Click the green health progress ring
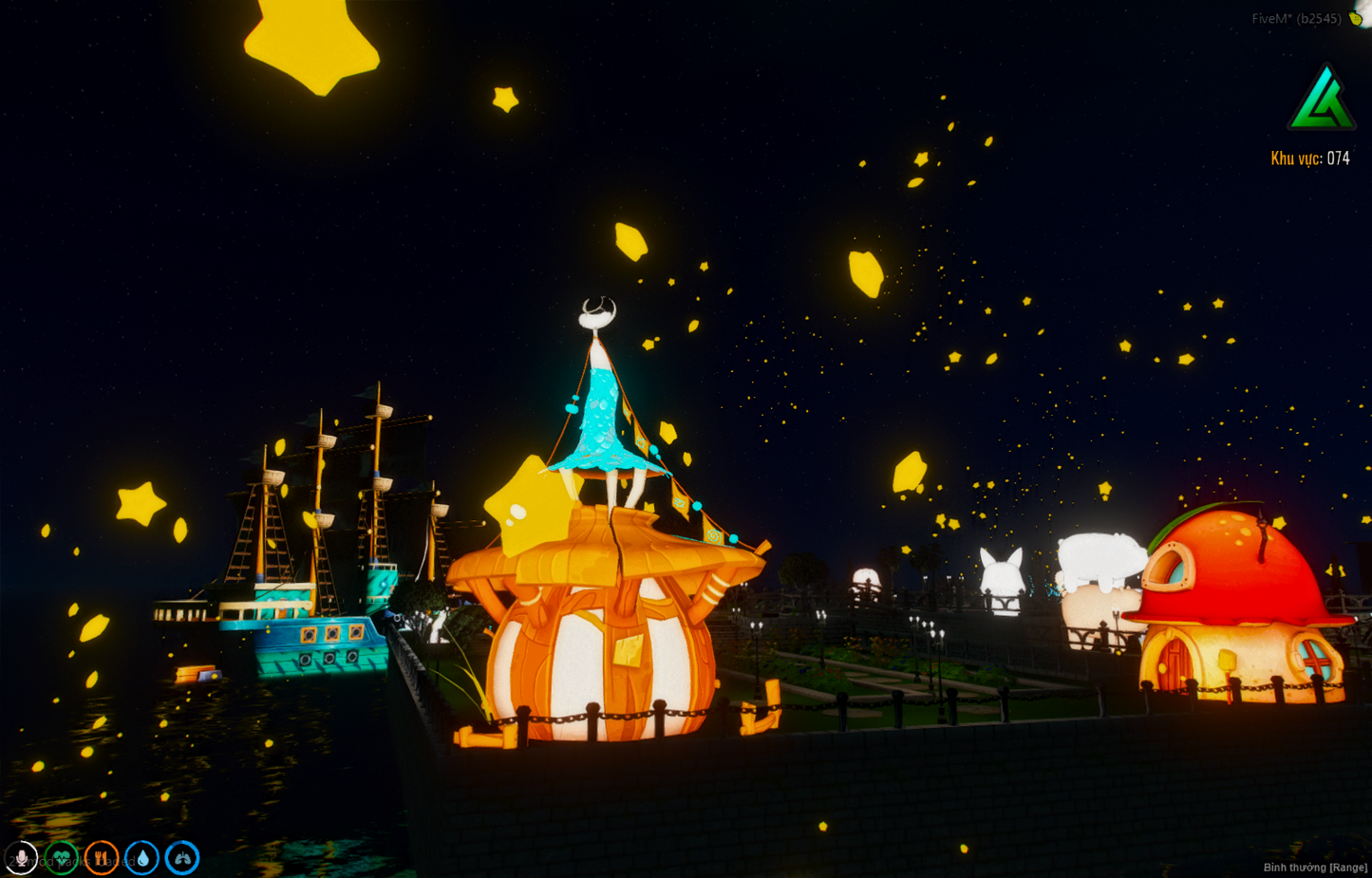The image size is (1372, 878). coord(62,857)
